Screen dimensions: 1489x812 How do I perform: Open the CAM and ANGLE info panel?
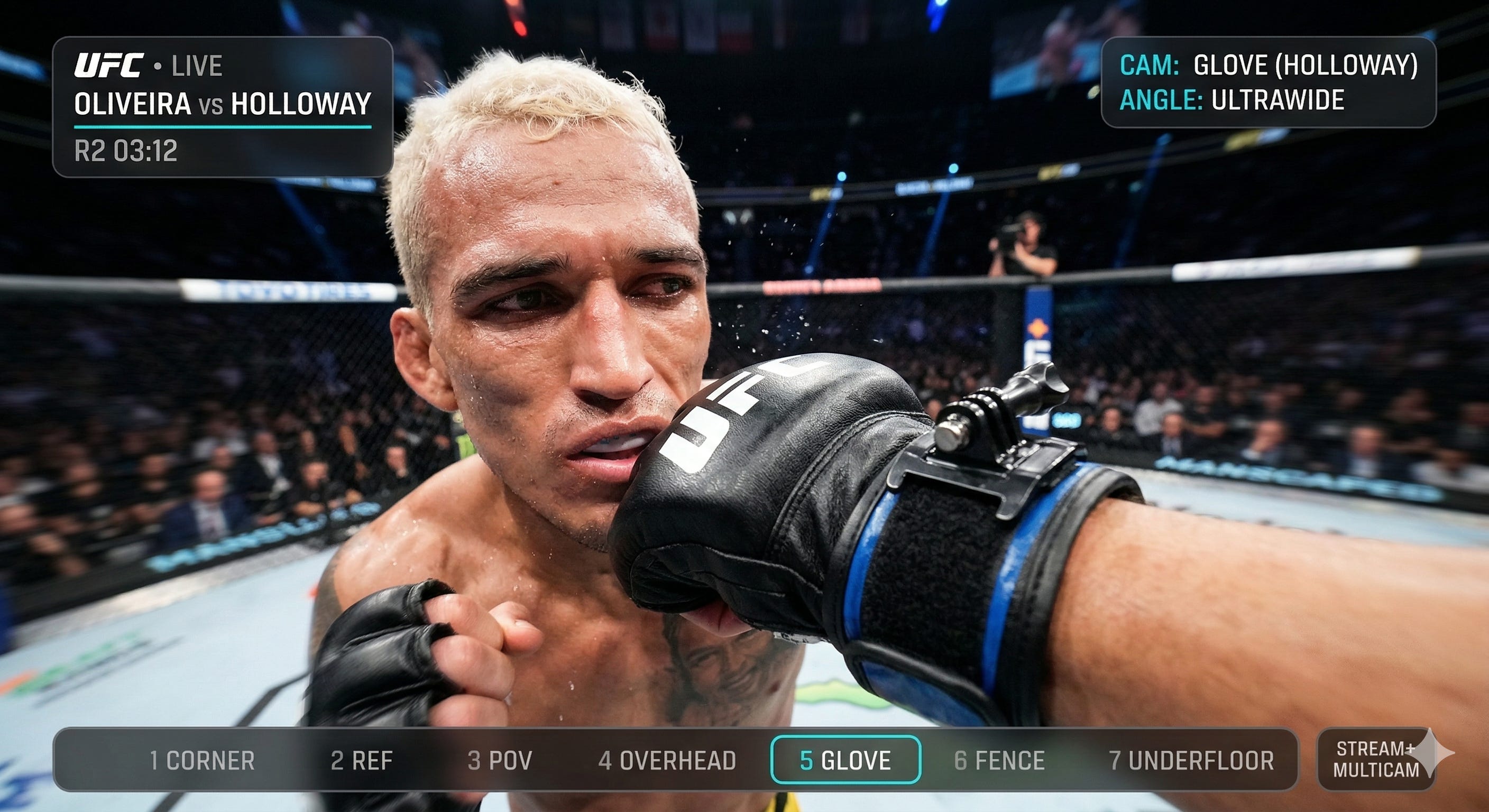click(x=1268, y=82)
